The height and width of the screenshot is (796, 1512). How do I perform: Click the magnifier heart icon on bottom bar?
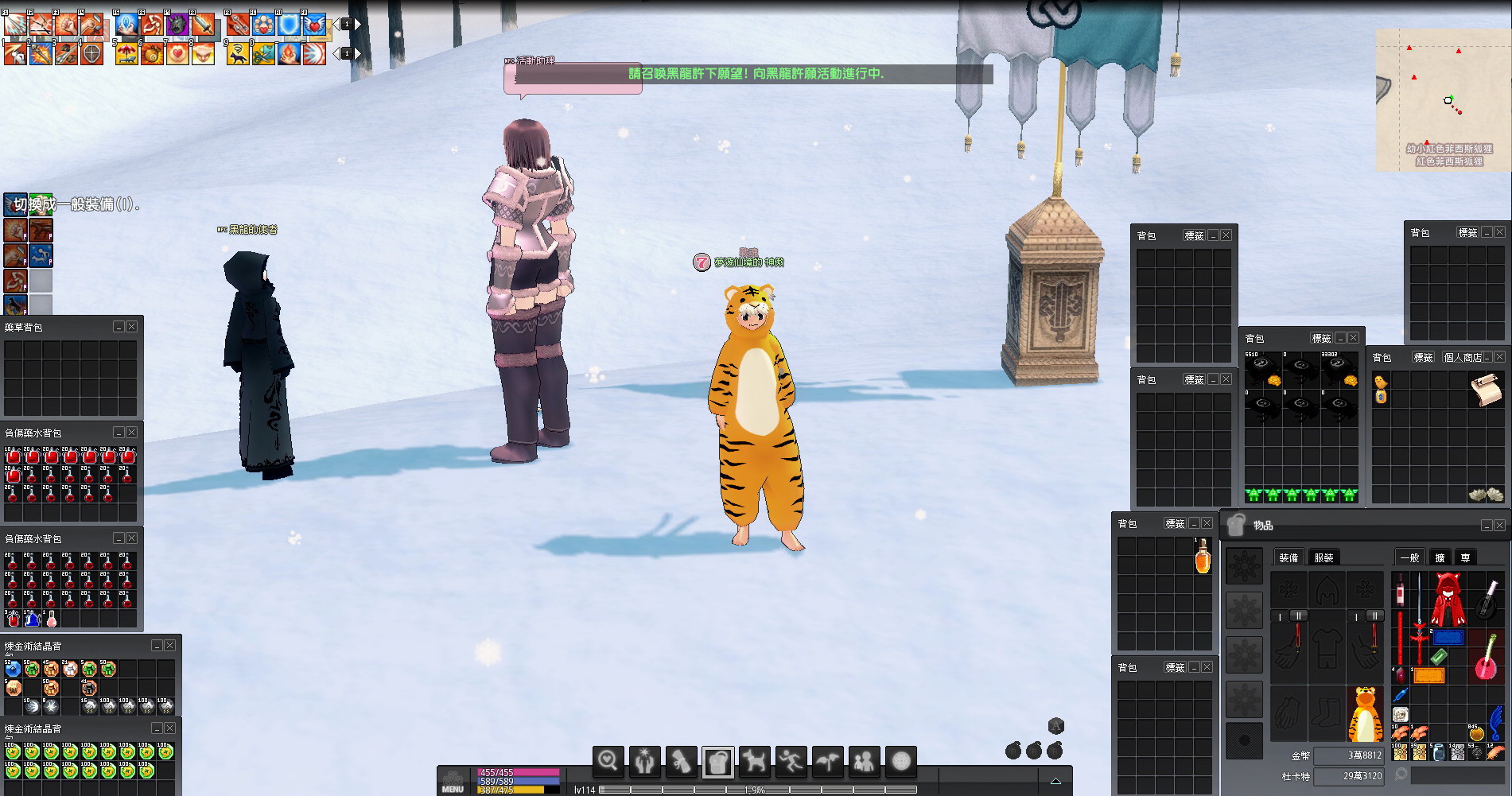click(x=608, y=762)
